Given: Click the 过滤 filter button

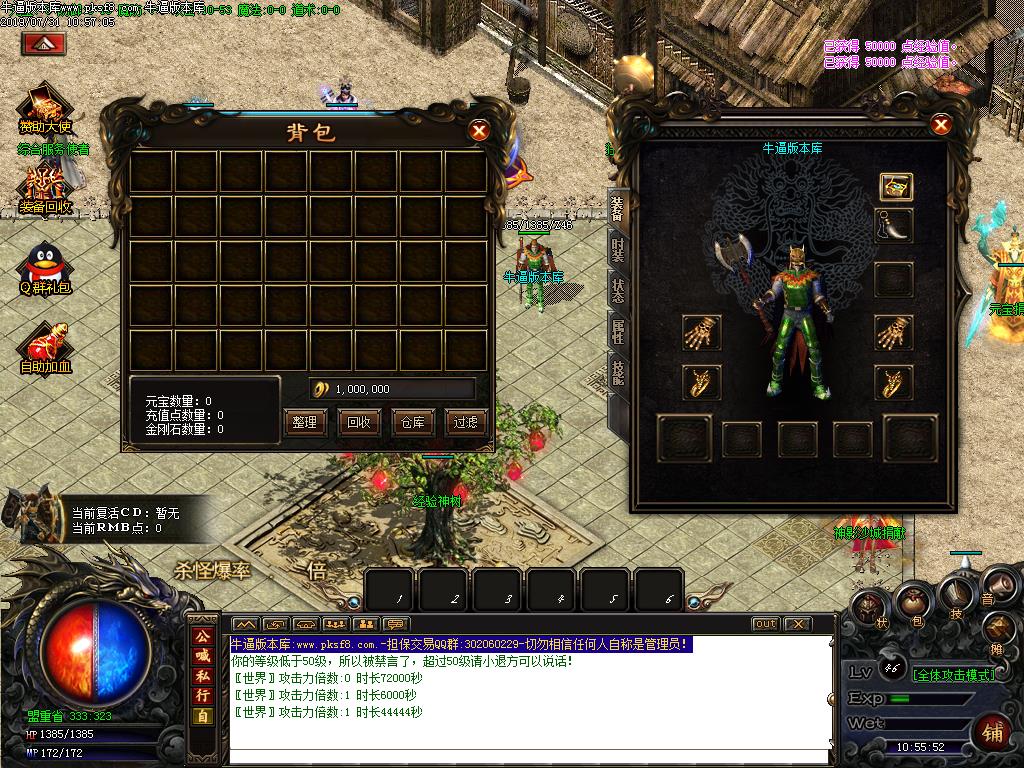Looking at the screenshot, I should (x=465, y=422).
